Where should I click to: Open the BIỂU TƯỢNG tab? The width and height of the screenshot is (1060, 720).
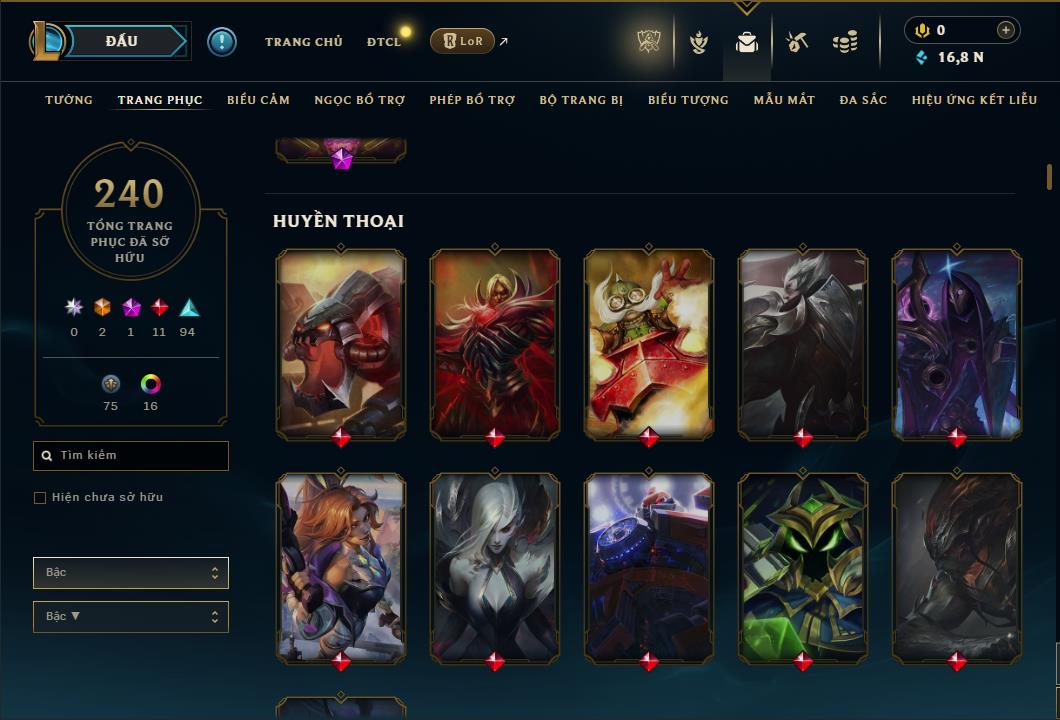688,100
